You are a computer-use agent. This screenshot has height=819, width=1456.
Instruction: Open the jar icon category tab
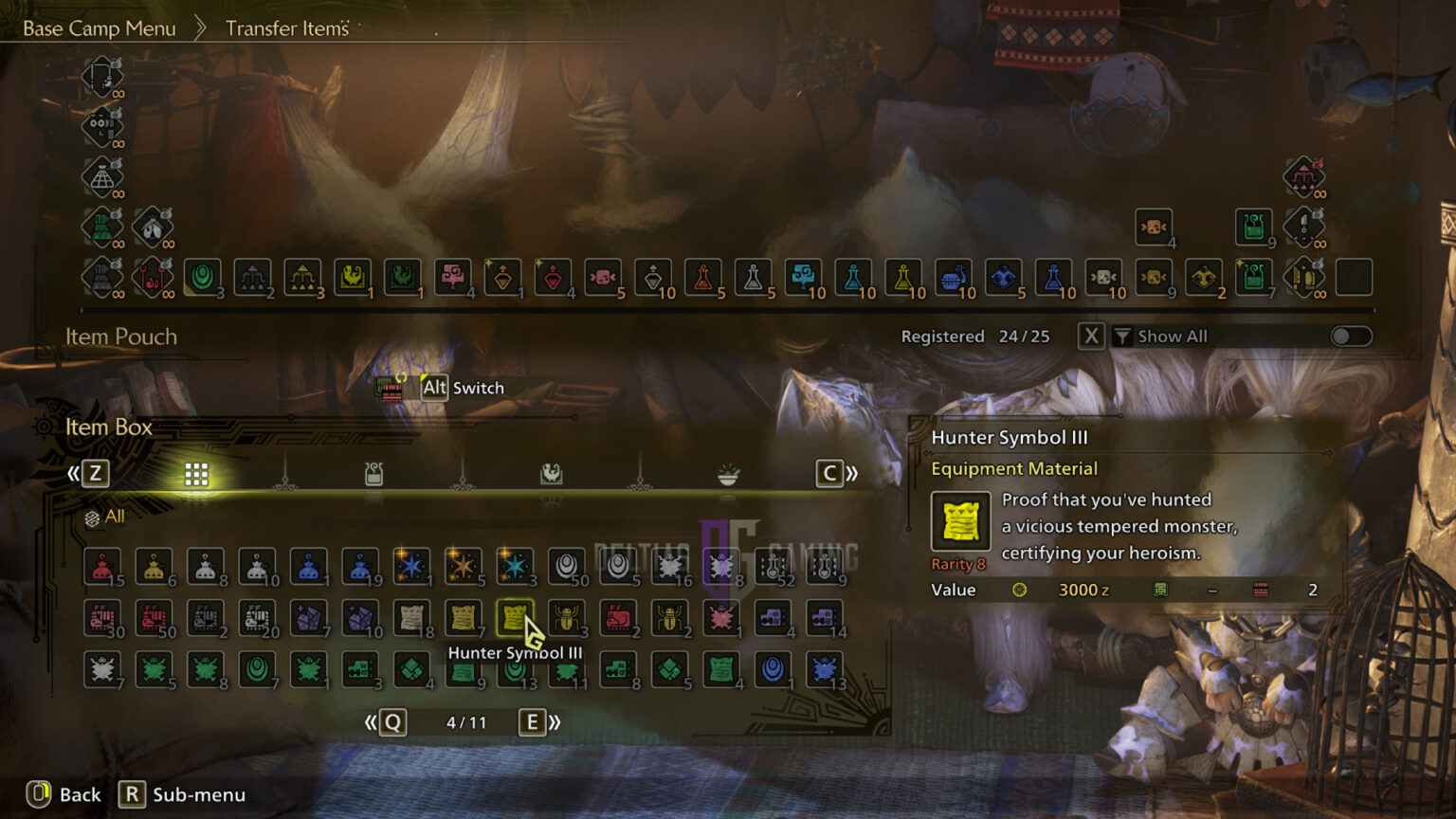pyautogui.click(x=373, y=474)
